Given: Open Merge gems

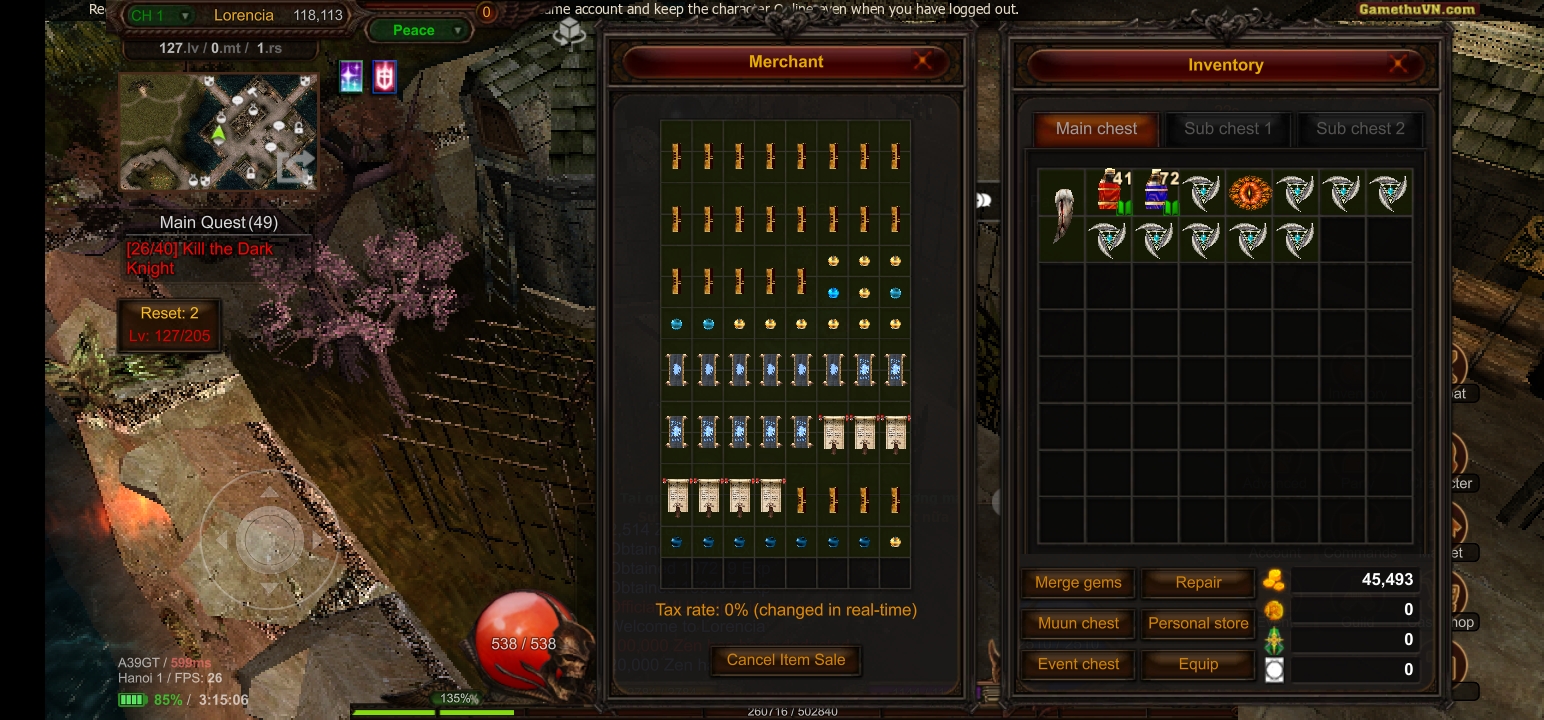Looking at the screenshot, I should tap(1078, 583).
